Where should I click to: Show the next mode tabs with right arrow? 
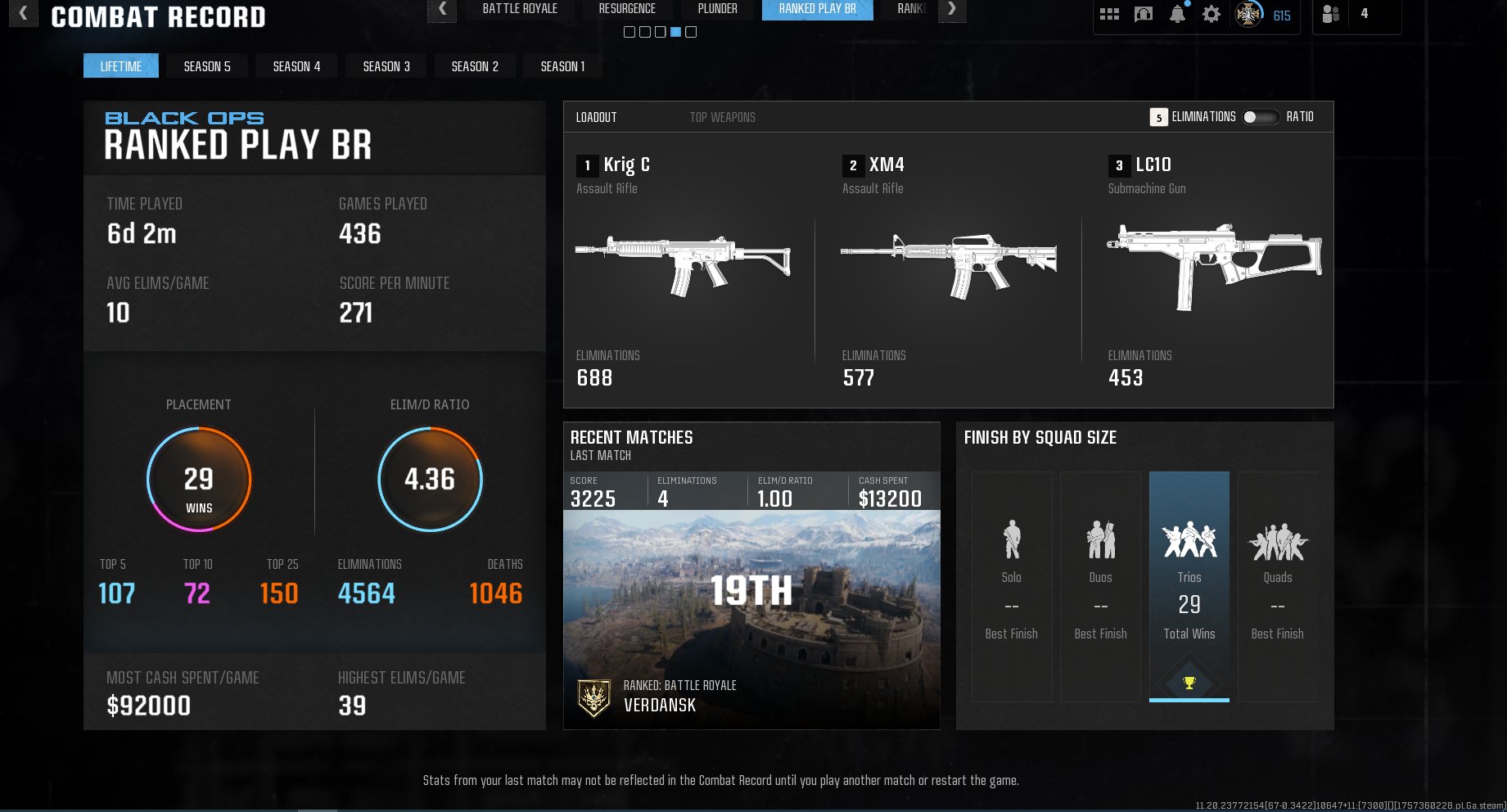951,9
